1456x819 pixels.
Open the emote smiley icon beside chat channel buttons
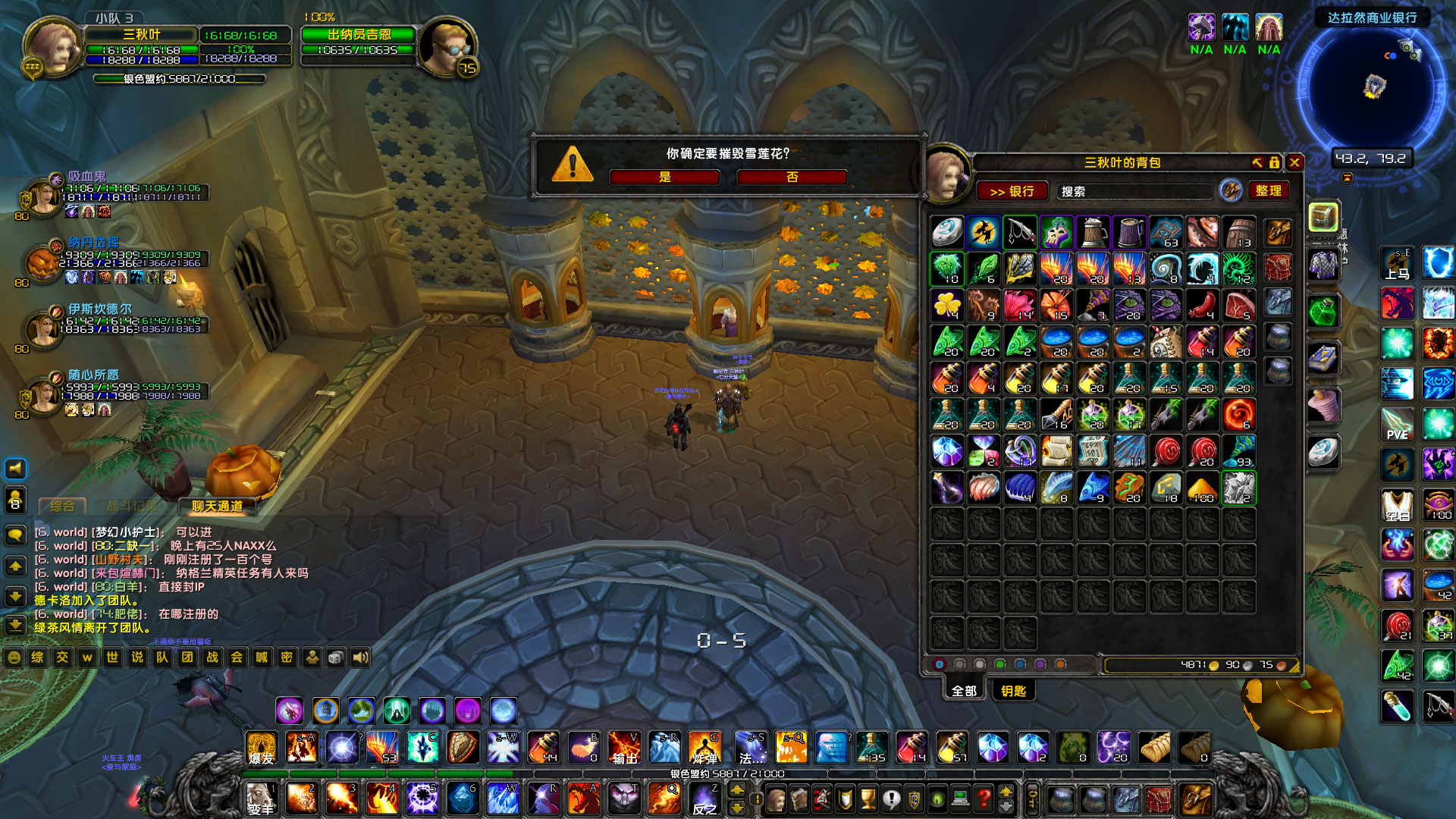pos(13,658)
